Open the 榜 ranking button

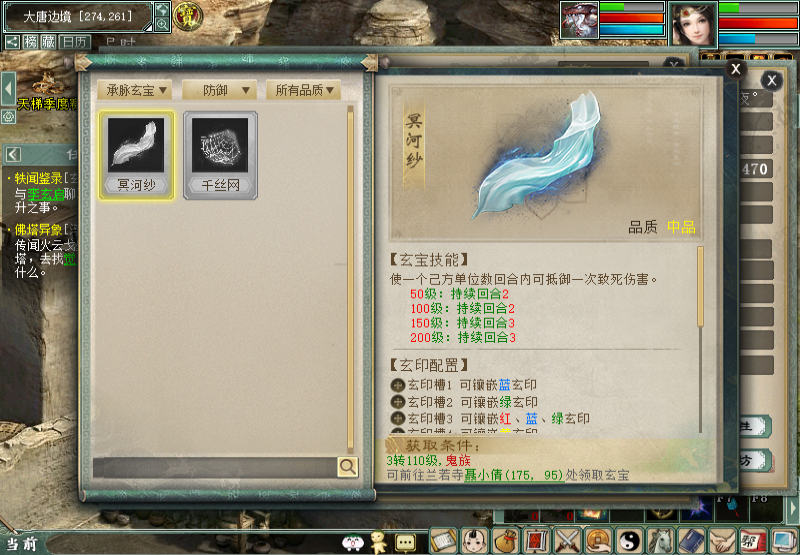point(31,42)
